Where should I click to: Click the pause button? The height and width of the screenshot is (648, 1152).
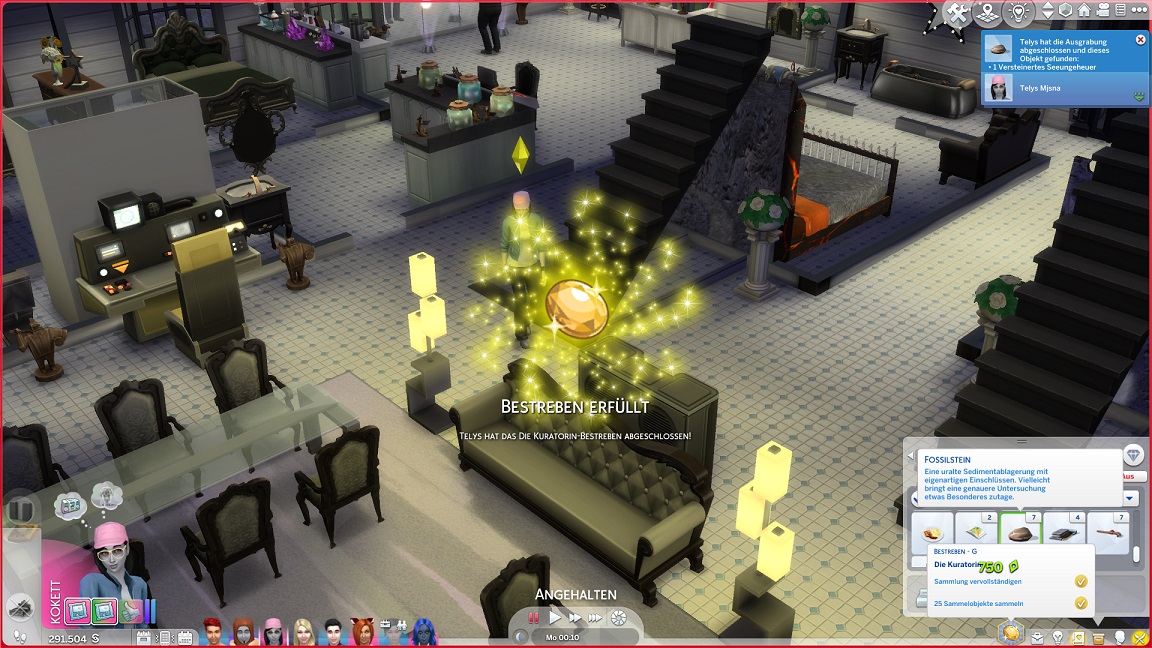pos(533,618)
